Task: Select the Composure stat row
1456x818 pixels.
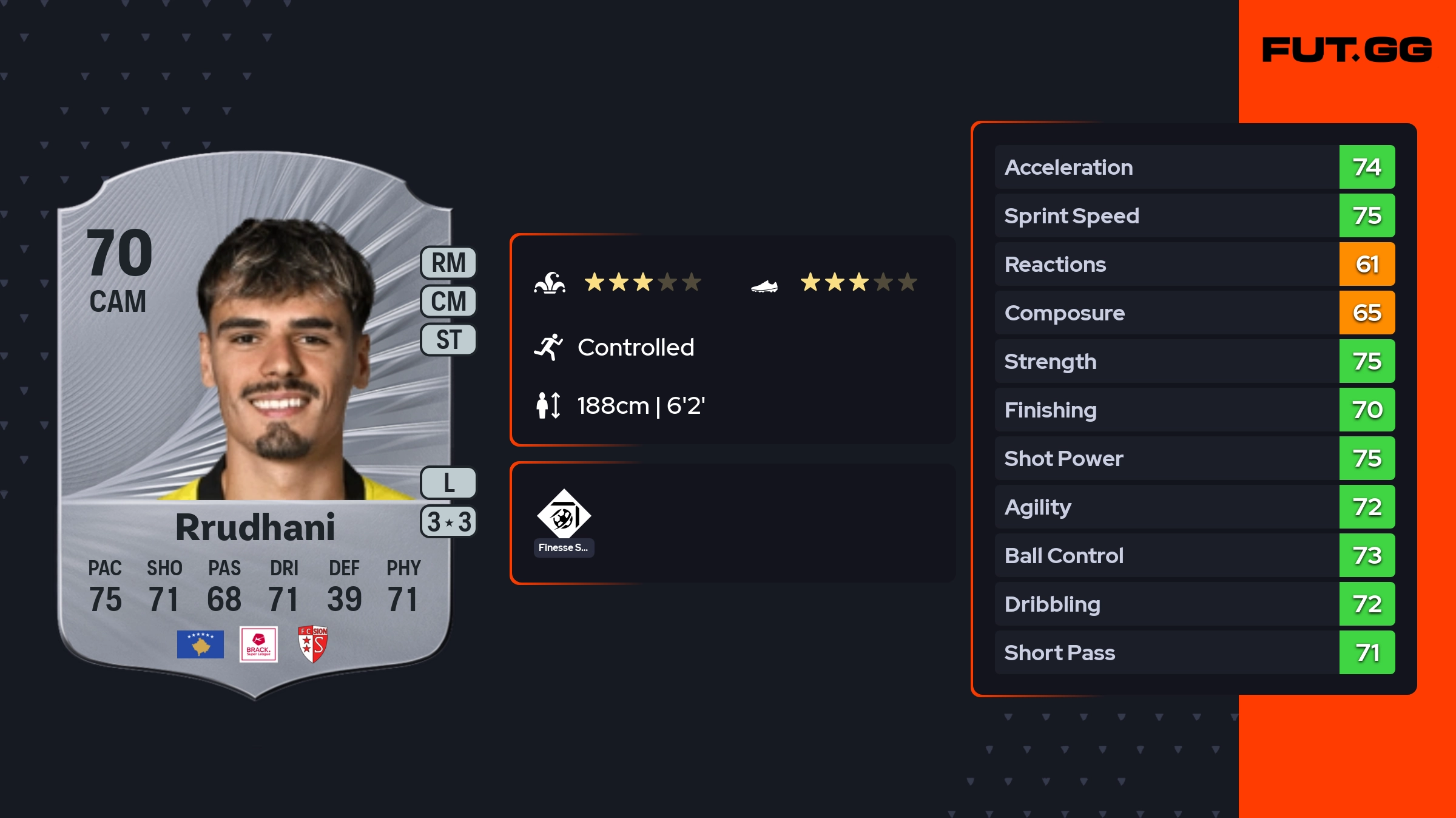Action: tap(1194, 313)
